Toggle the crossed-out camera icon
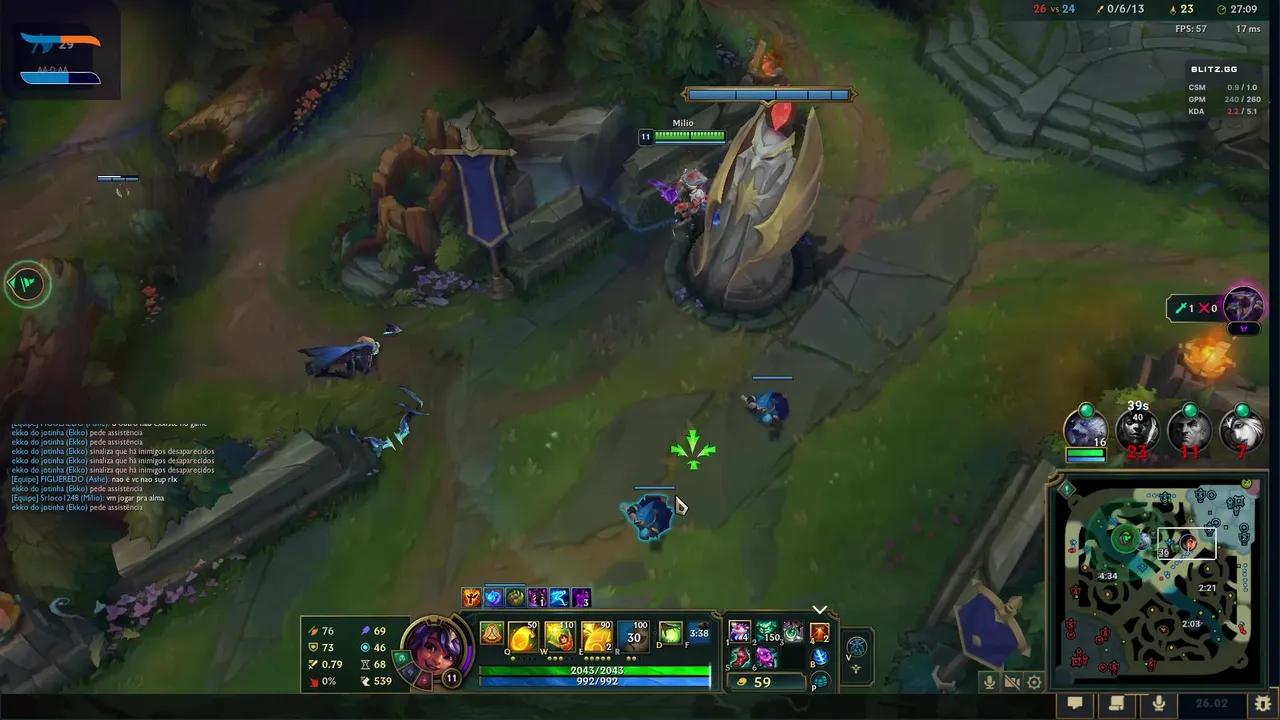The width and height of the screenshot is (1280, 720). (x=1012, y=682)
